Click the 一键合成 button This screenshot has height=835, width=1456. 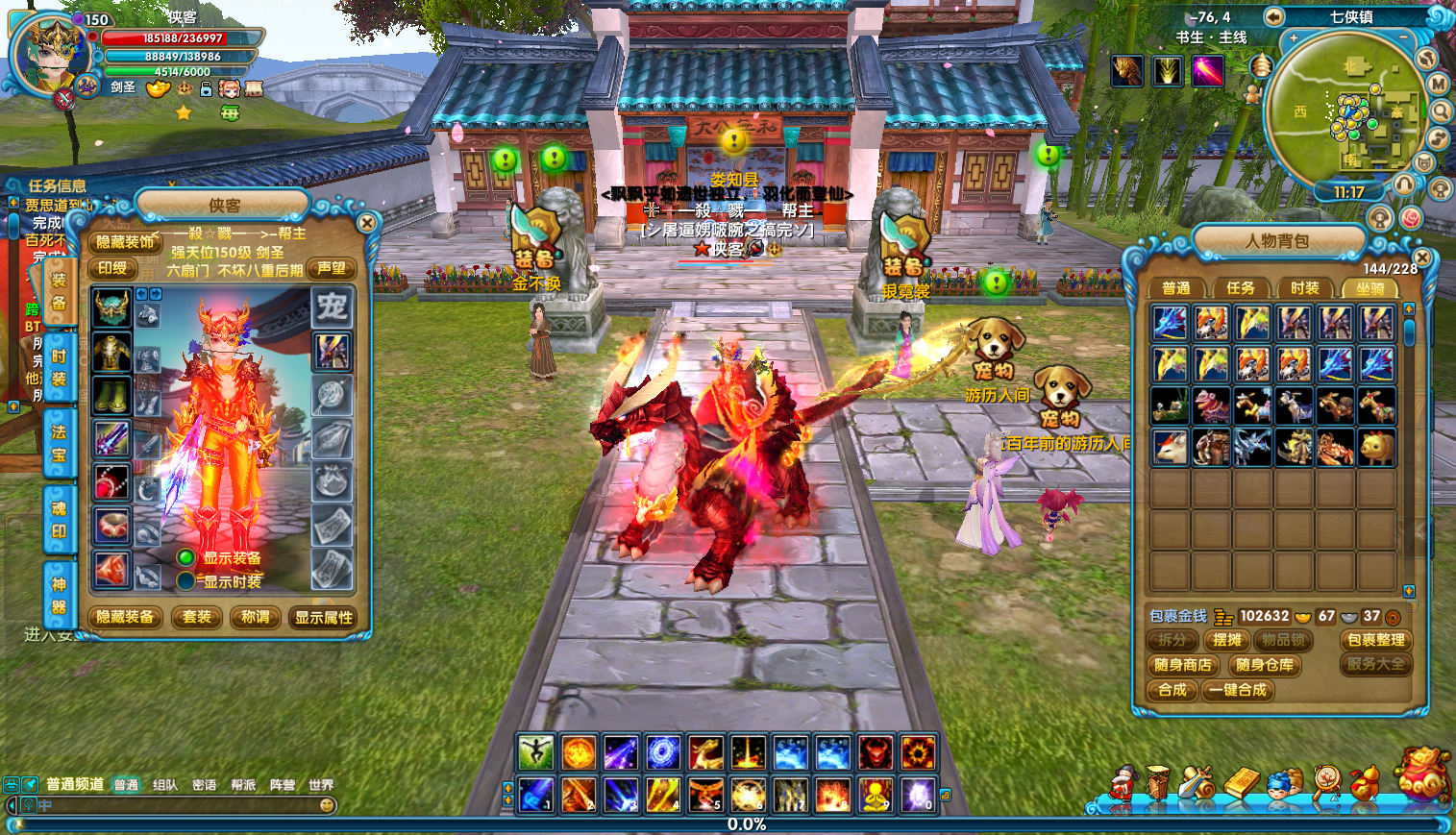[x=1238, y=690]
